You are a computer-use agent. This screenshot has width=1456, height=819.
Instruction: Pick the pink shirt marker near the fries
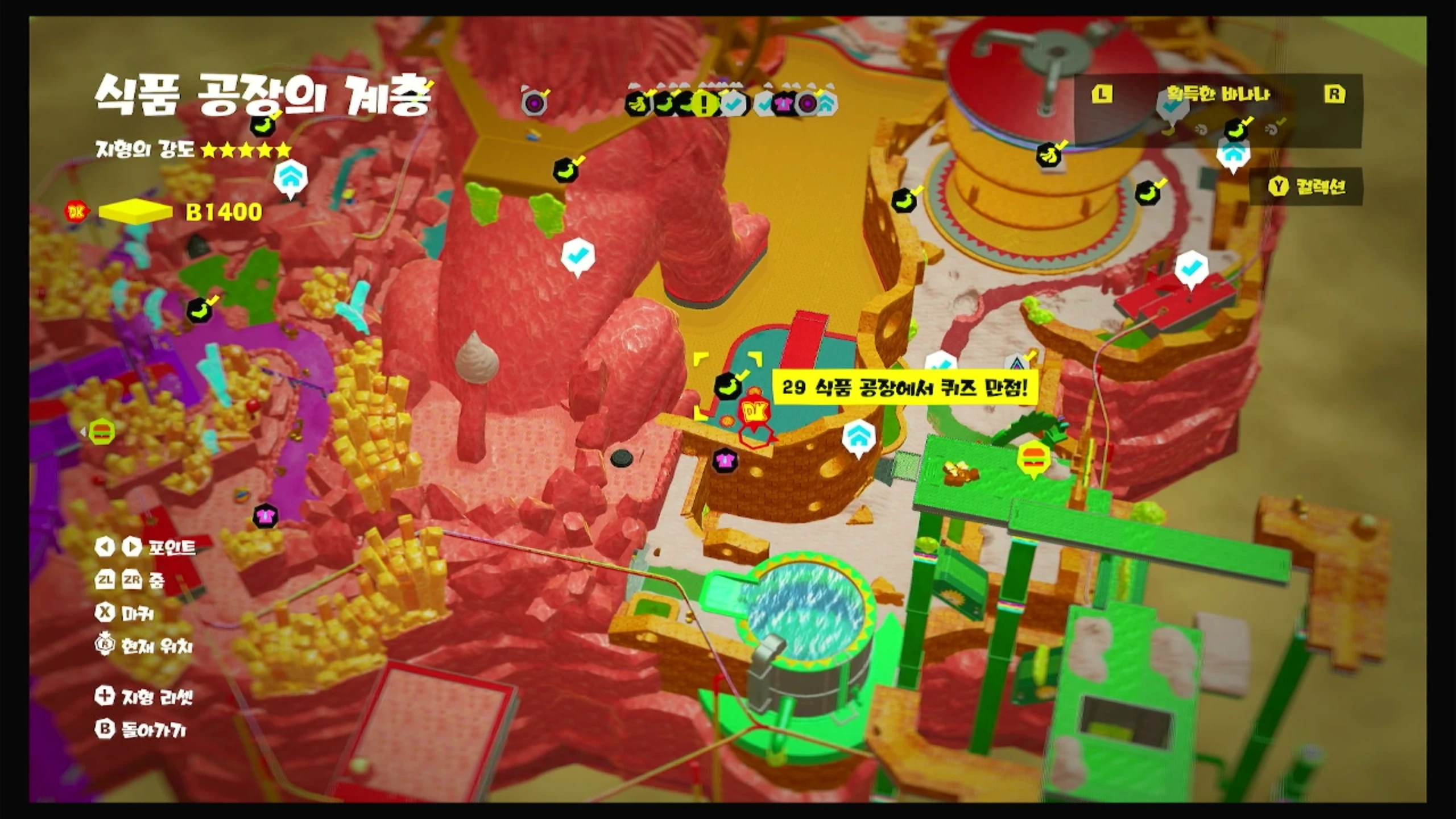pyautogui.click(x=265, y=516)
